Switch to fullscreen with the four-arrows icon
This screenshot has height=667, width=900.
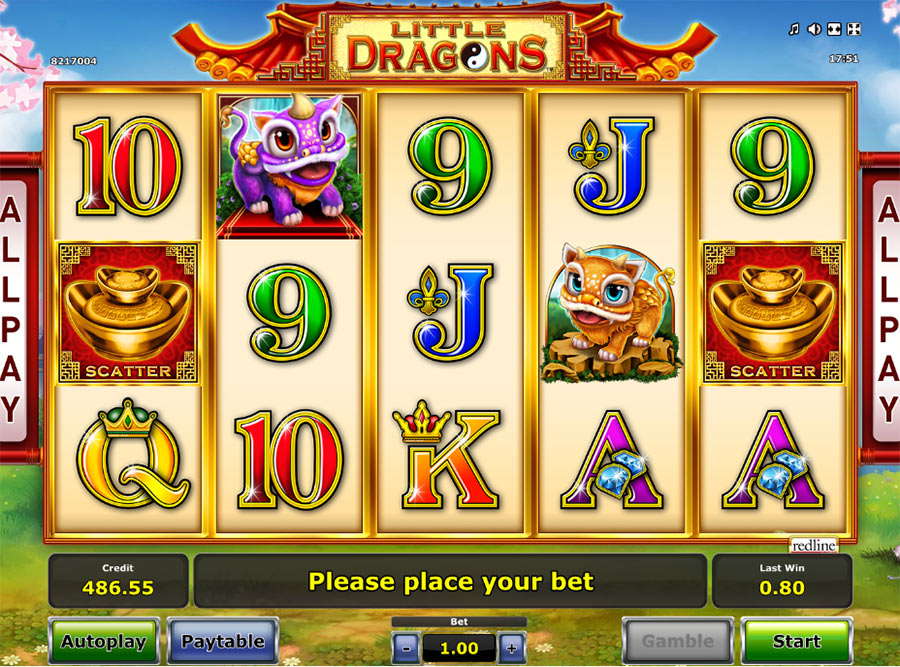pos(853,29)
